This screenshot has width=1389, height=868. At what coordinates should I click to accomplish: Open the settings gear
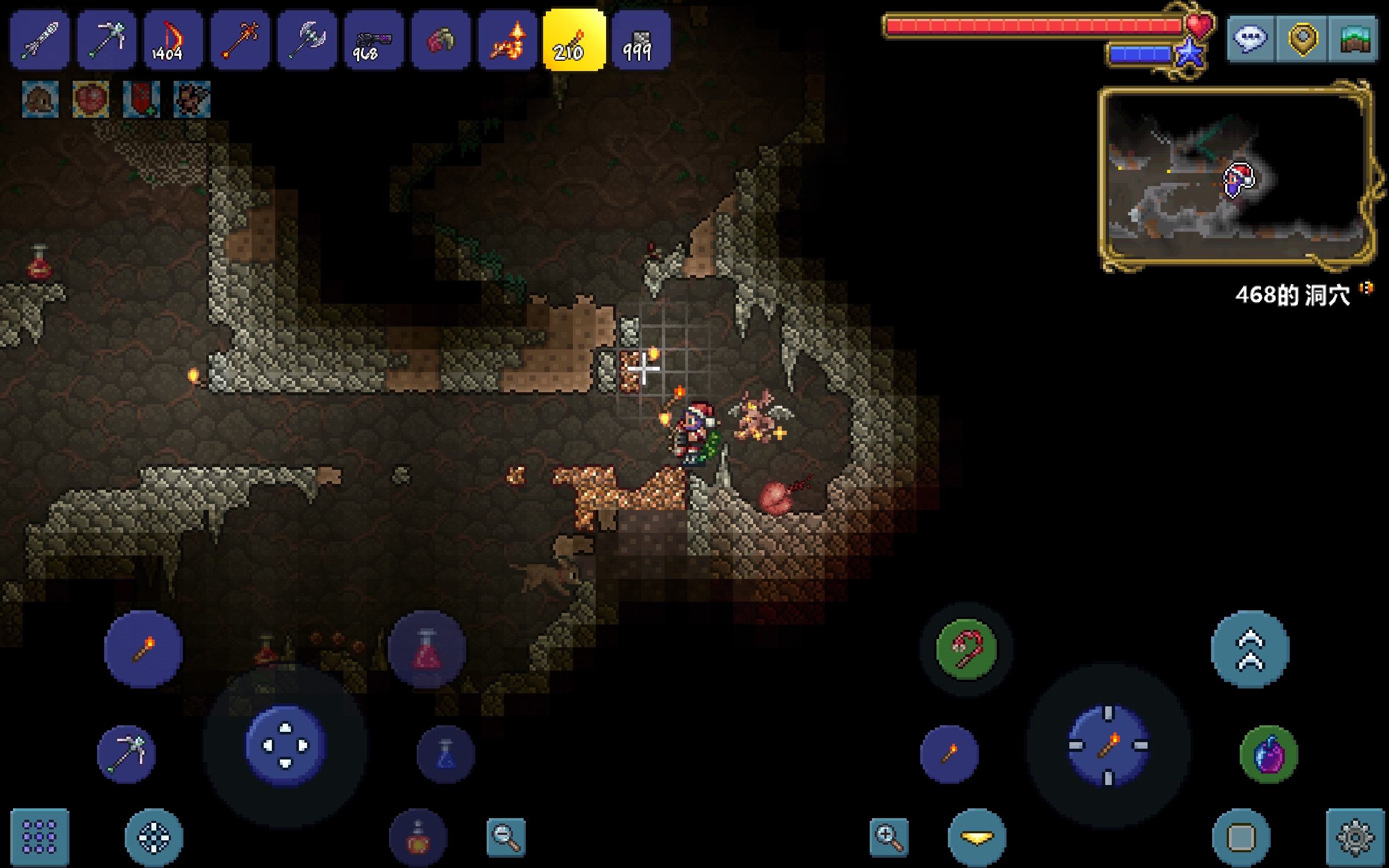point(1355,837)
